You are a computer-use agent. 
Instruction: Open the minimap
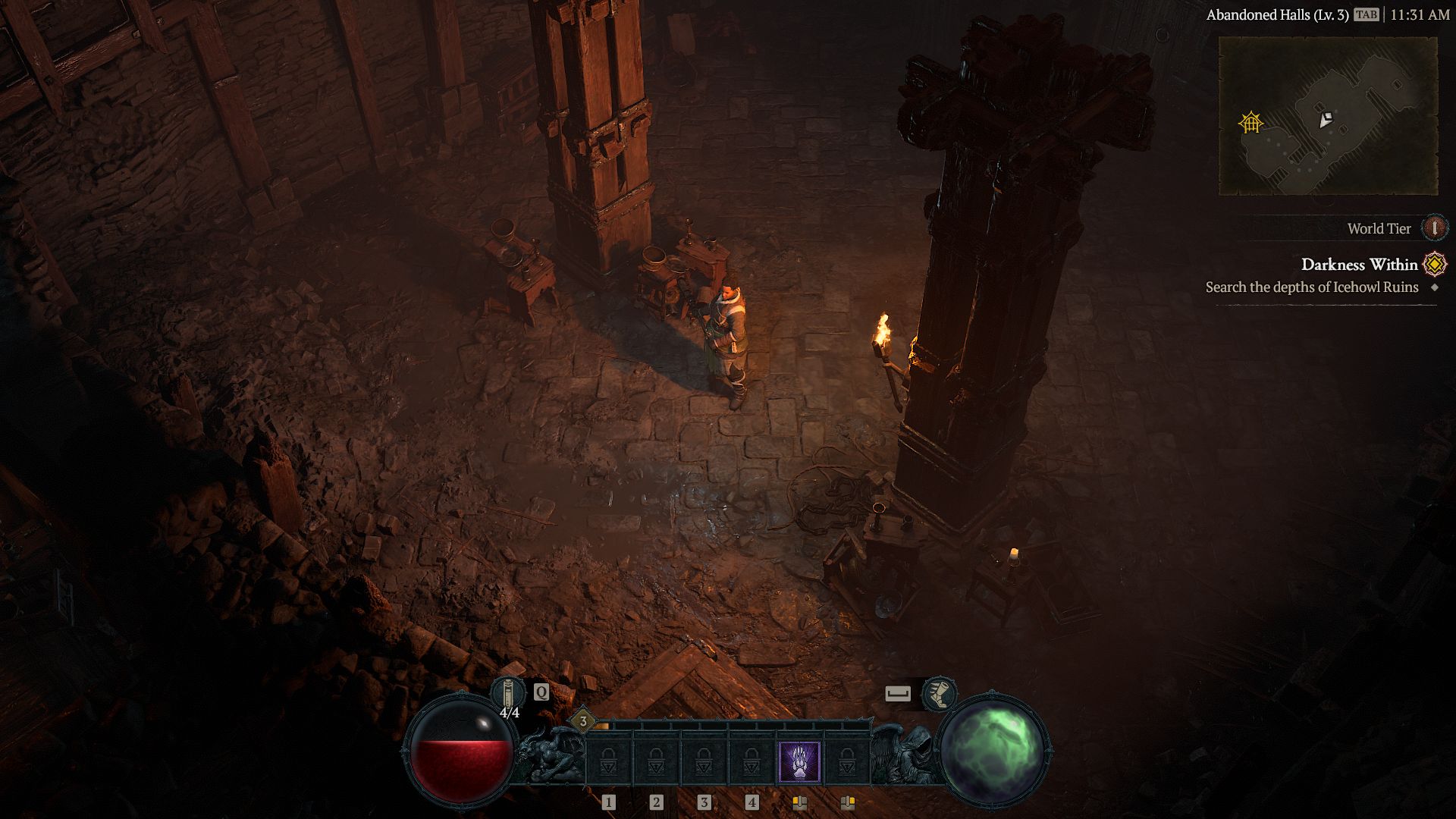[x=1328, y=116]
